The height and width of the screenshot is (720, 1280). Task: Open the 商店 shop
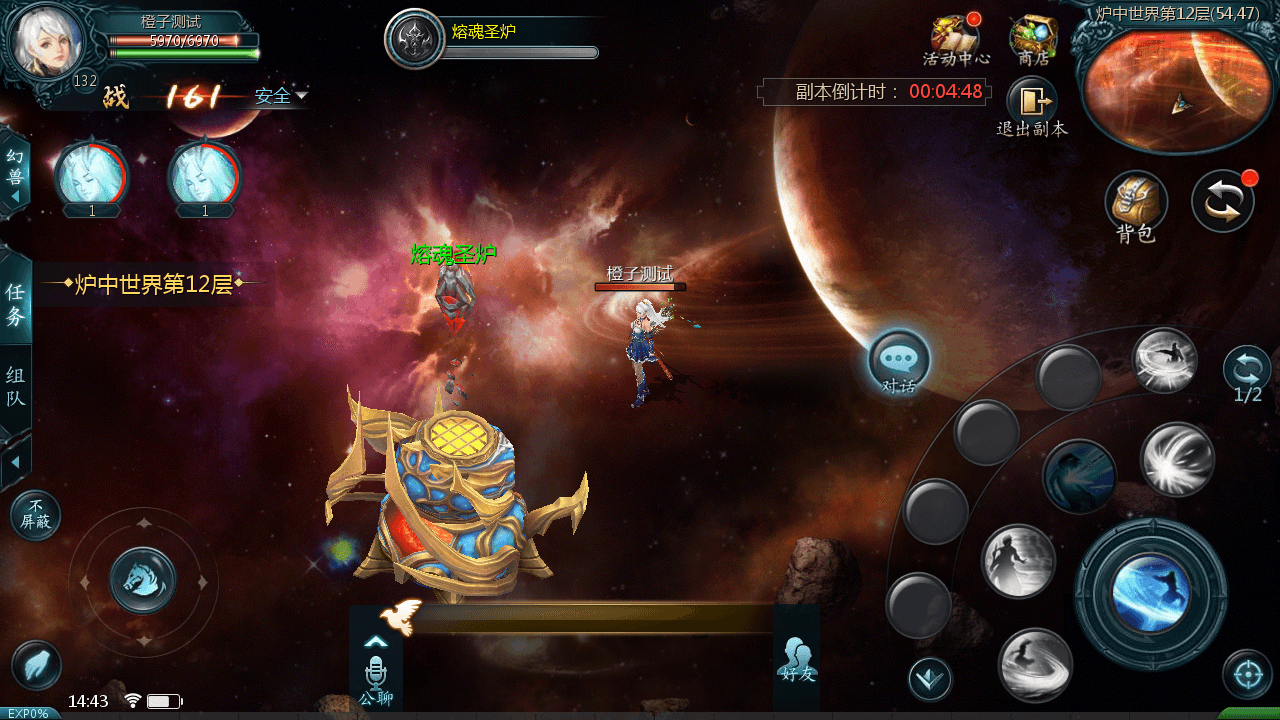click(1033, 38)
